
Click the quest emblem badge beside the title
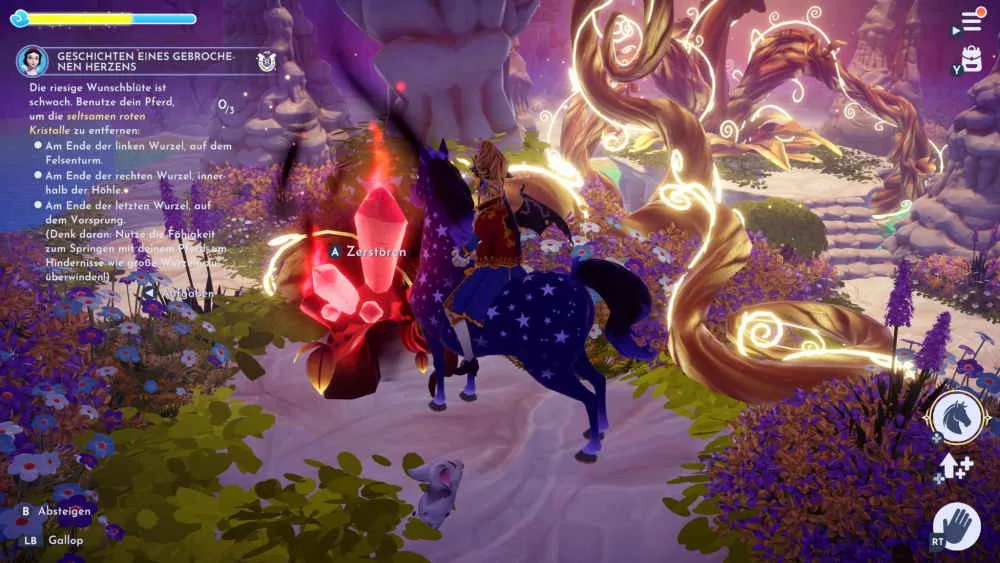coord(266,60)
